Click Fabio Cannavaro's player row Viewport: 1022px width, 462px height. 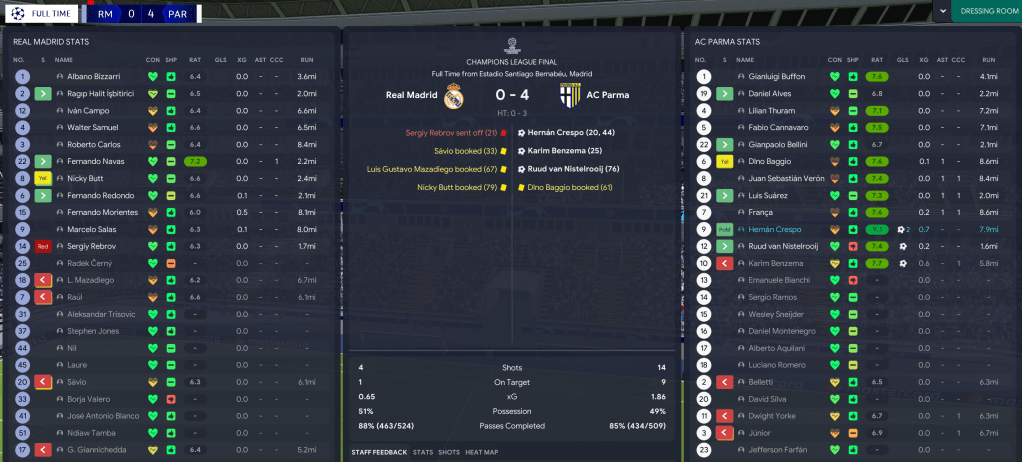(782, 127)
